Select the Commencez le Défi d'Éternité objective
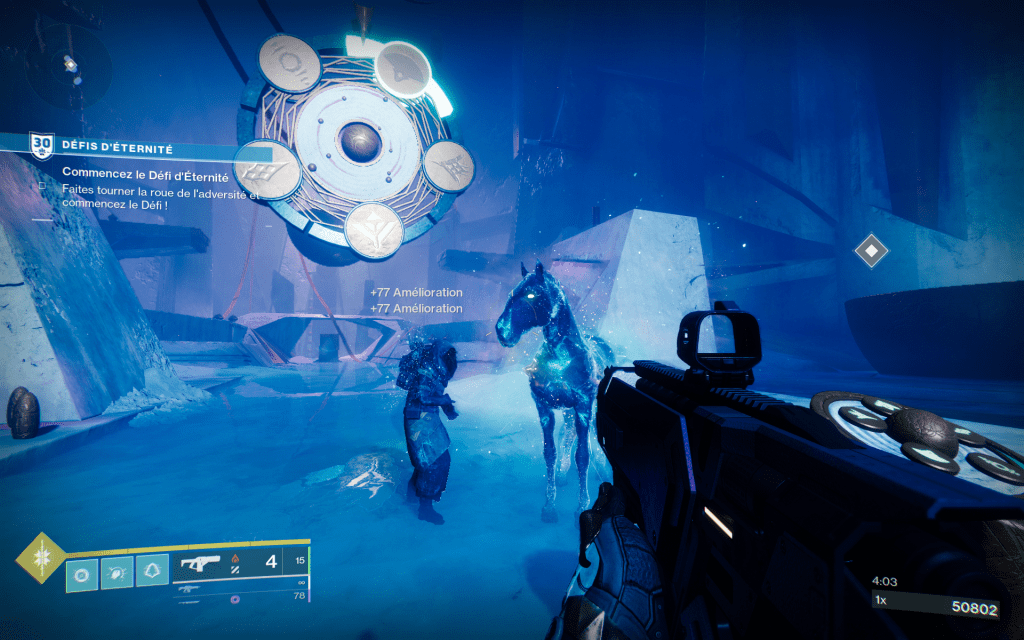Viewport: 1024px width, 640px height. 153,176
